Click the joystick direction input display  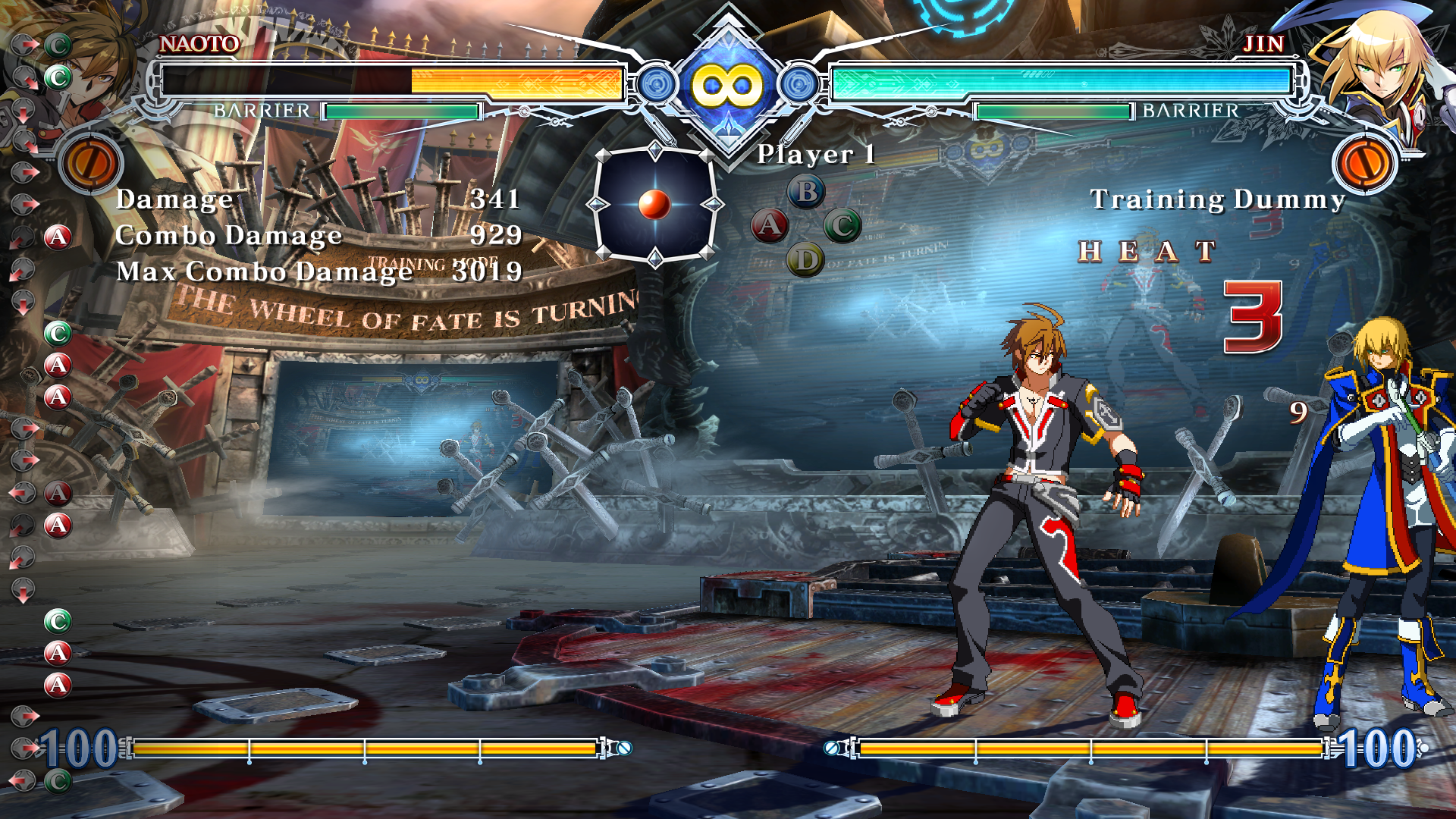coord(654,204)
